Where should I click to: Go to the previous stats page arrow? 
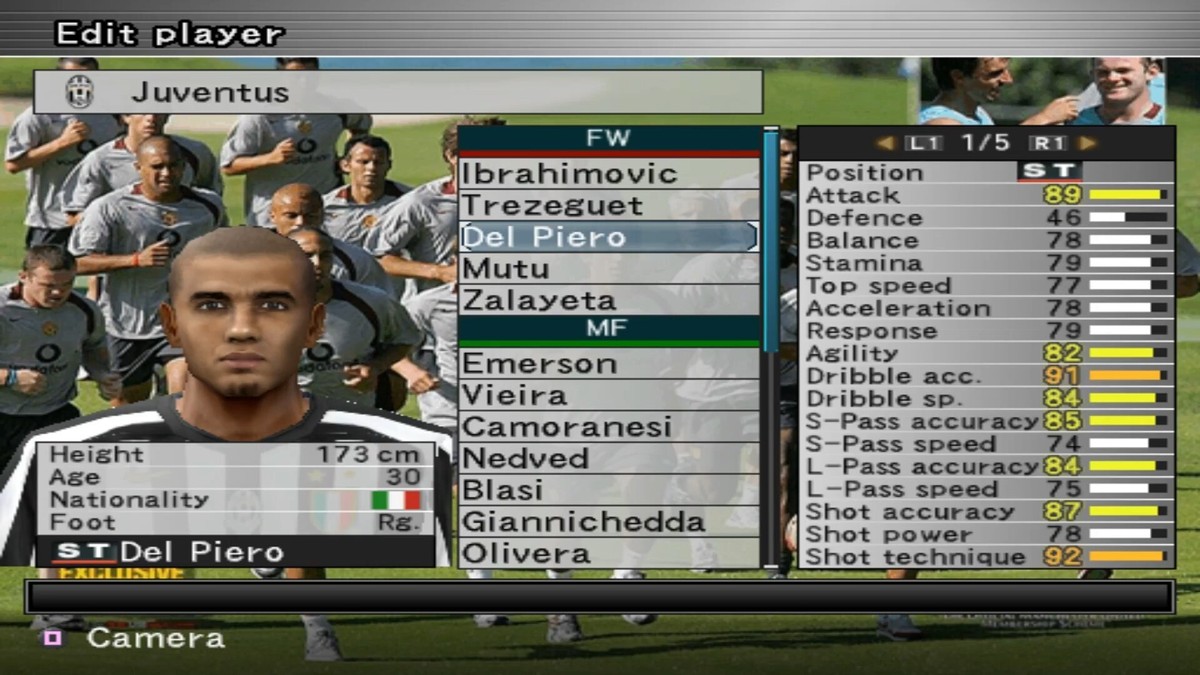884,143
